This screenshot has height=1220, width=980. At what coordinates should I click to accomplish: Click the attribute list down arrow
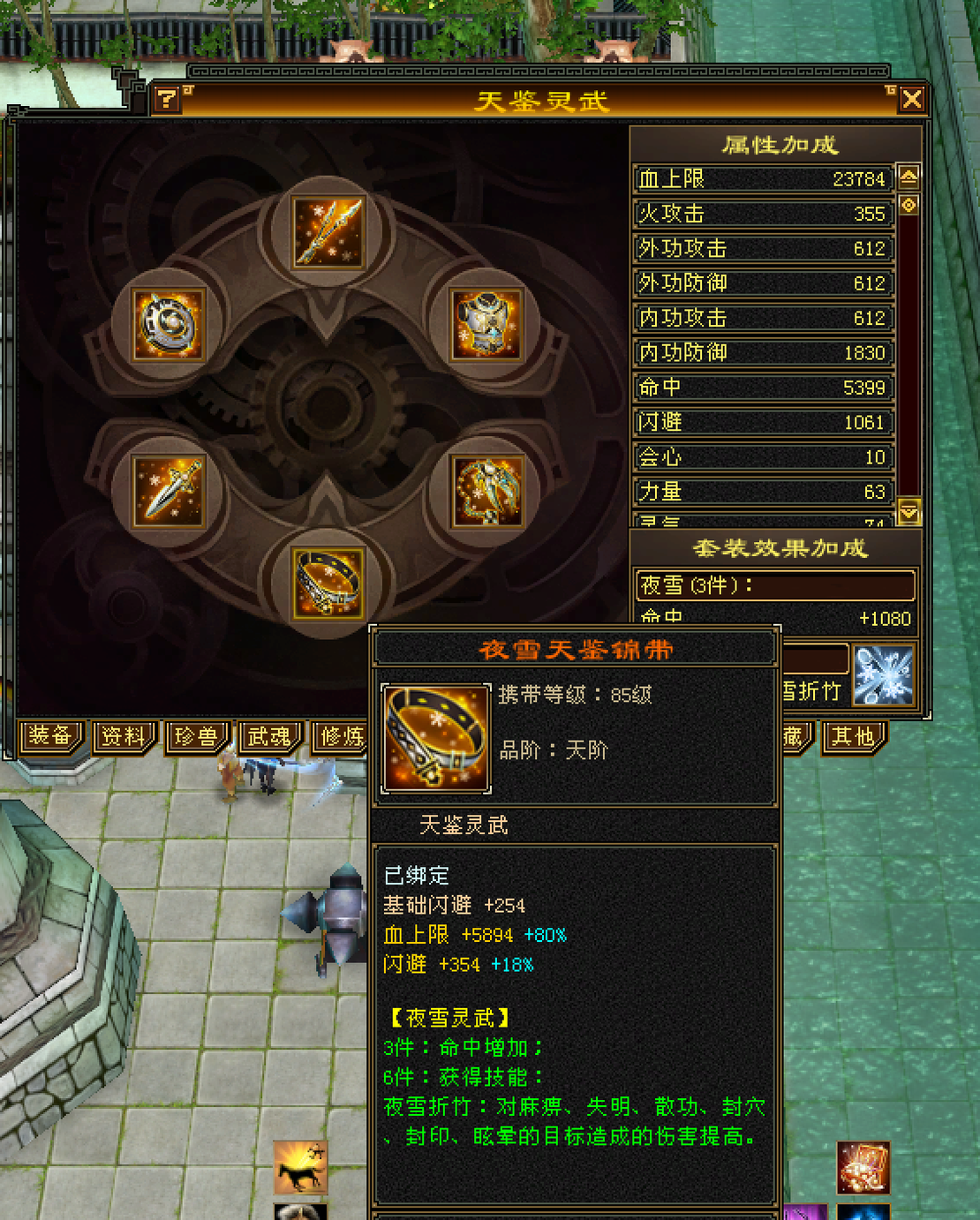click(x=908, y=511)
